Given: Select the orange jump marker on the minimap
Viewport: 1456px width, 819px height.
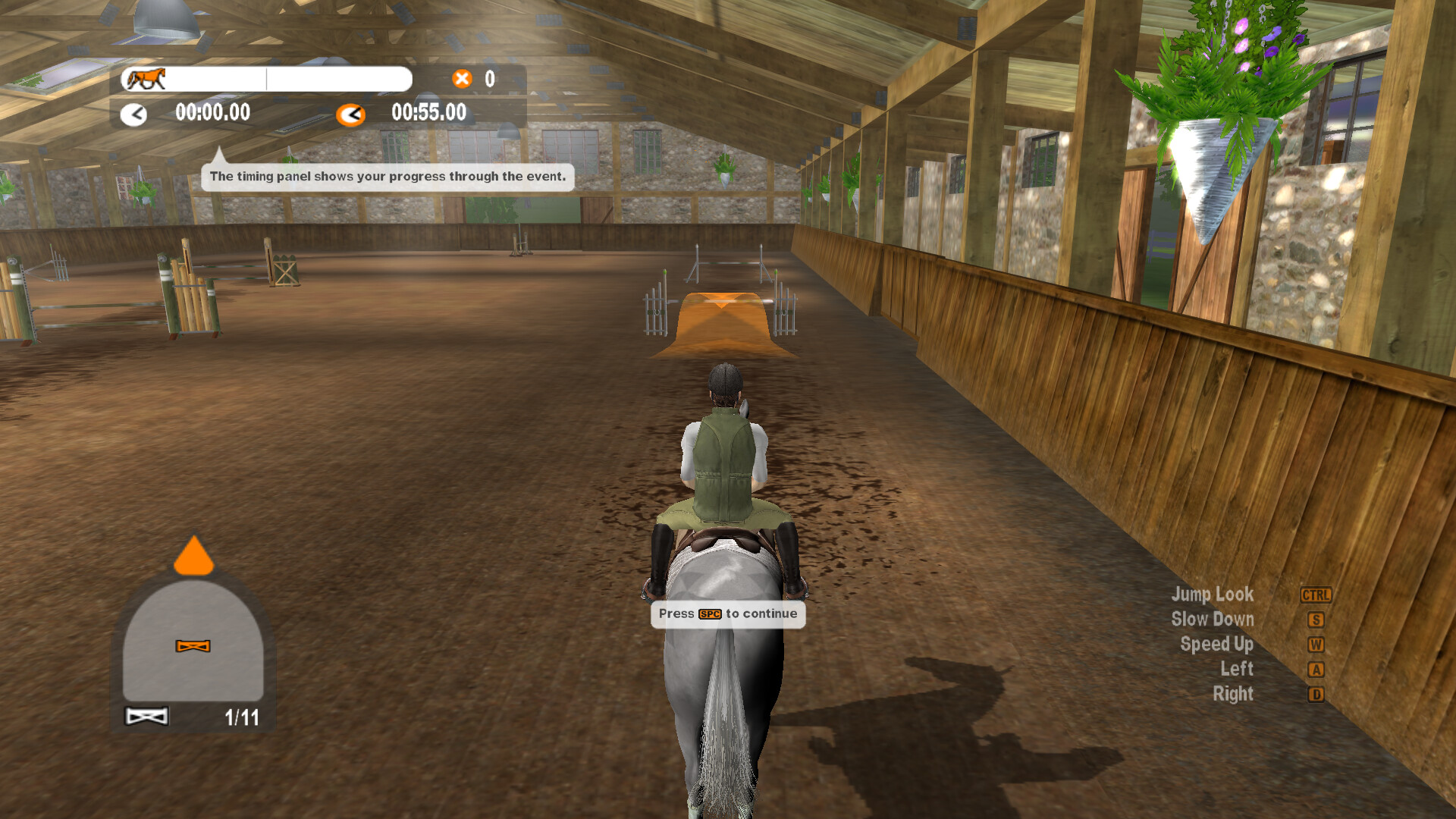Looking at the screenshot, I should pos(193,648).
